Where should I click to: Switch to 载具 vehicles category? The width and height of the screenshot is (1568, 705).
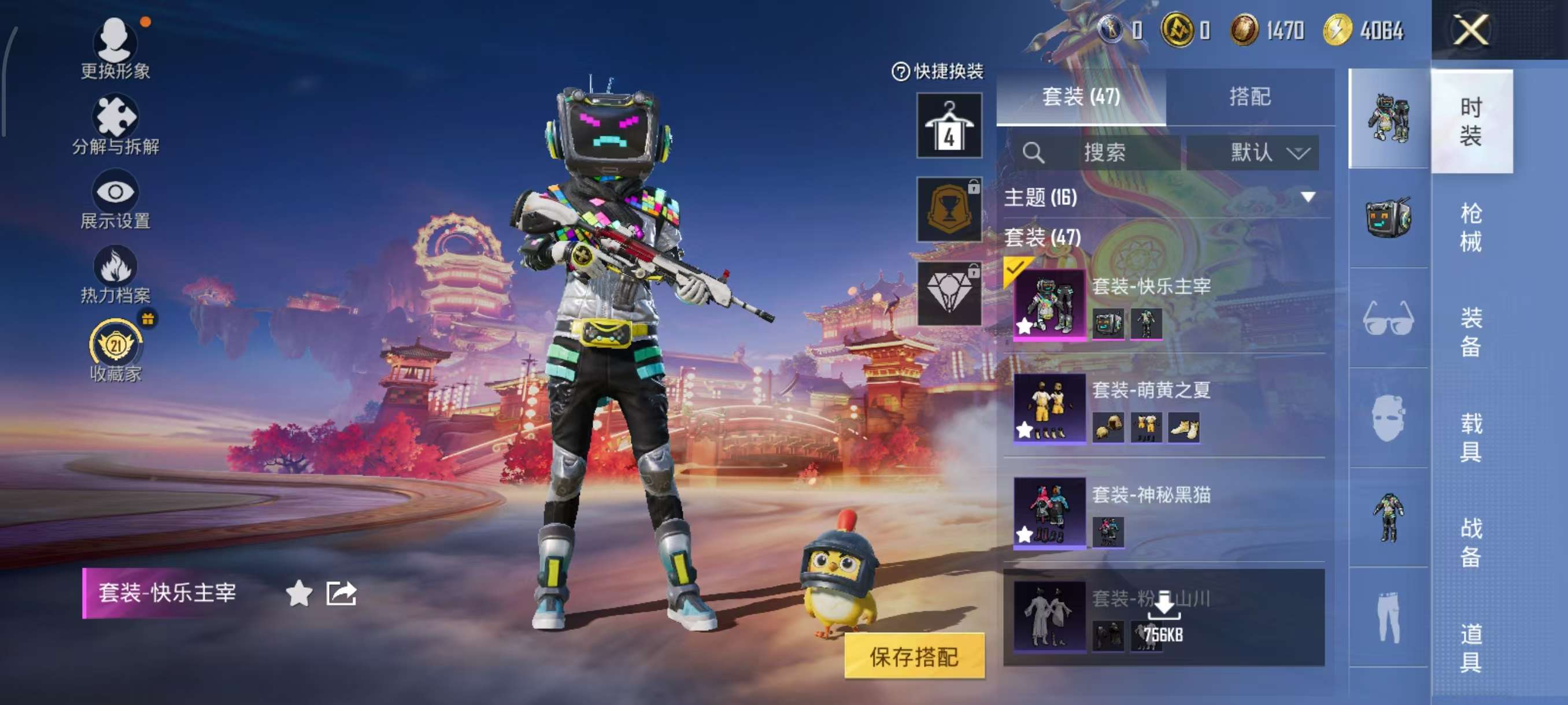click(1471, 437)
